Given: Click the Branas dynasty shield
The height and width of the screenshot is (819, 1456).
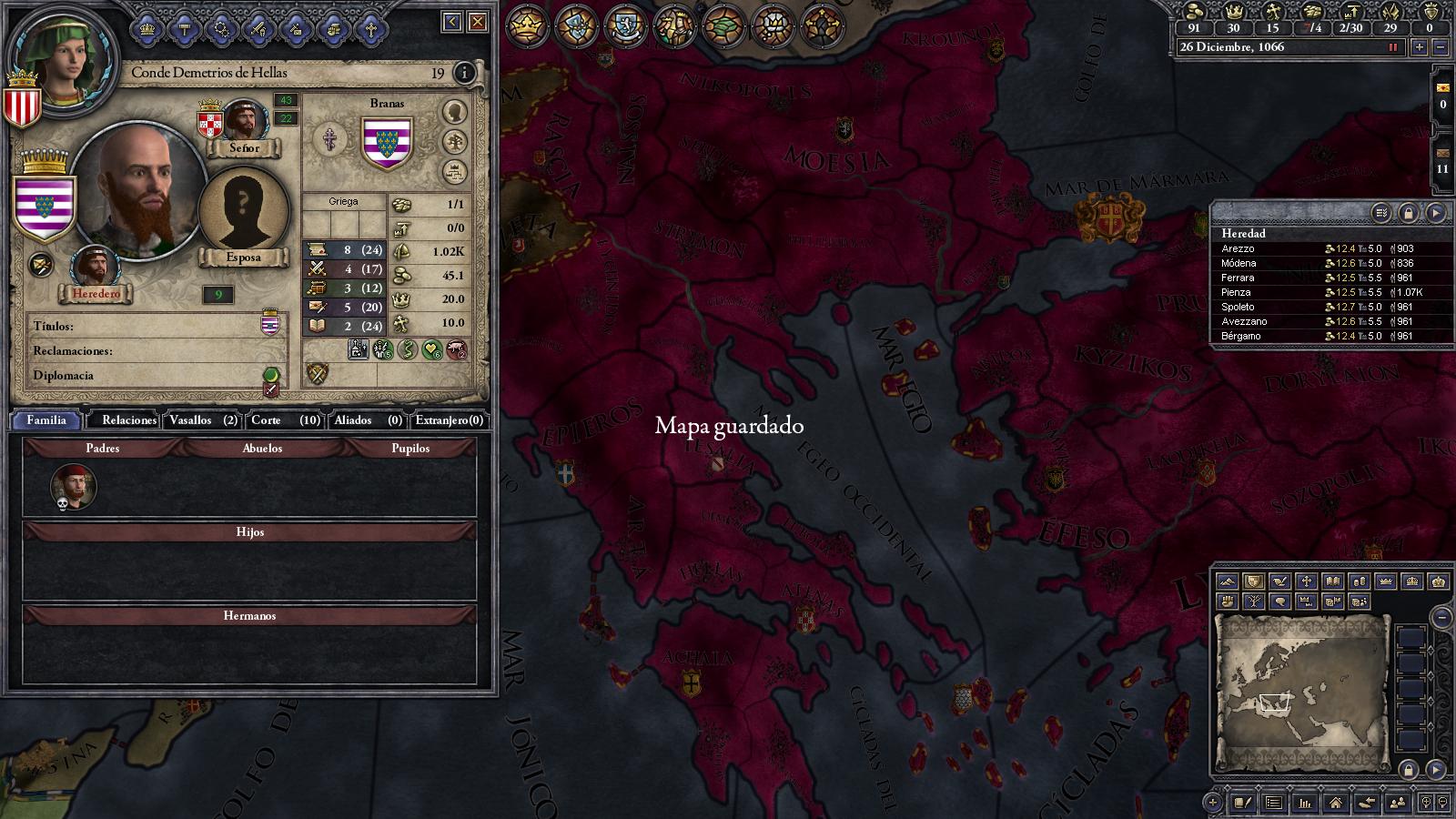Looking at the screenshot, I should pos(387,144).
